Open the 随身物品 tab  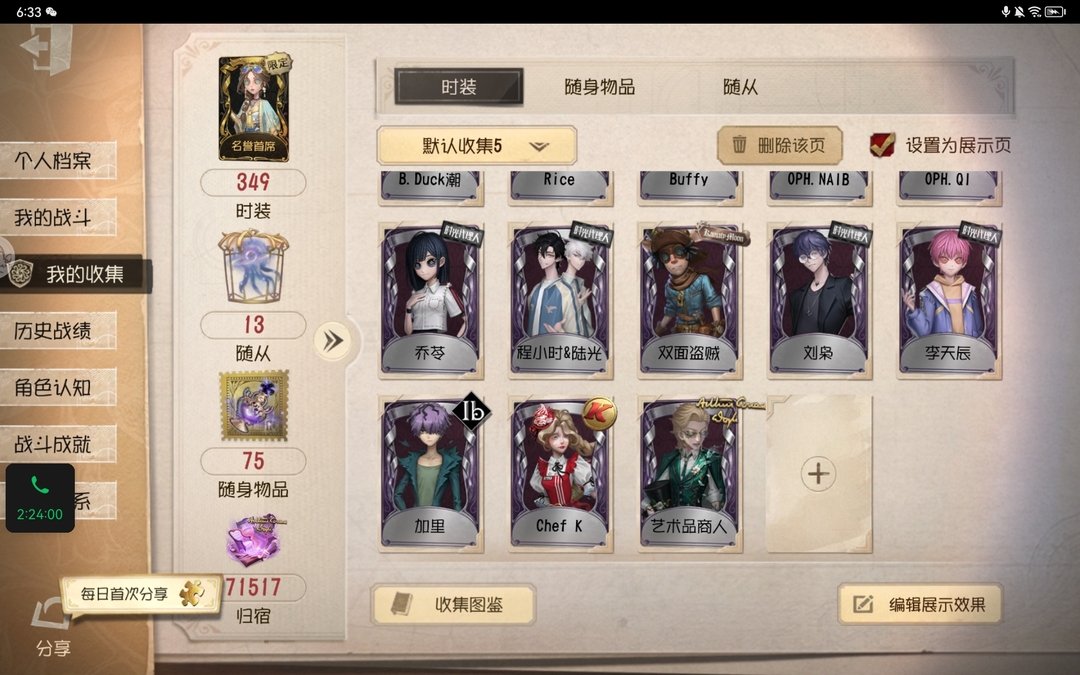point(599,87)
